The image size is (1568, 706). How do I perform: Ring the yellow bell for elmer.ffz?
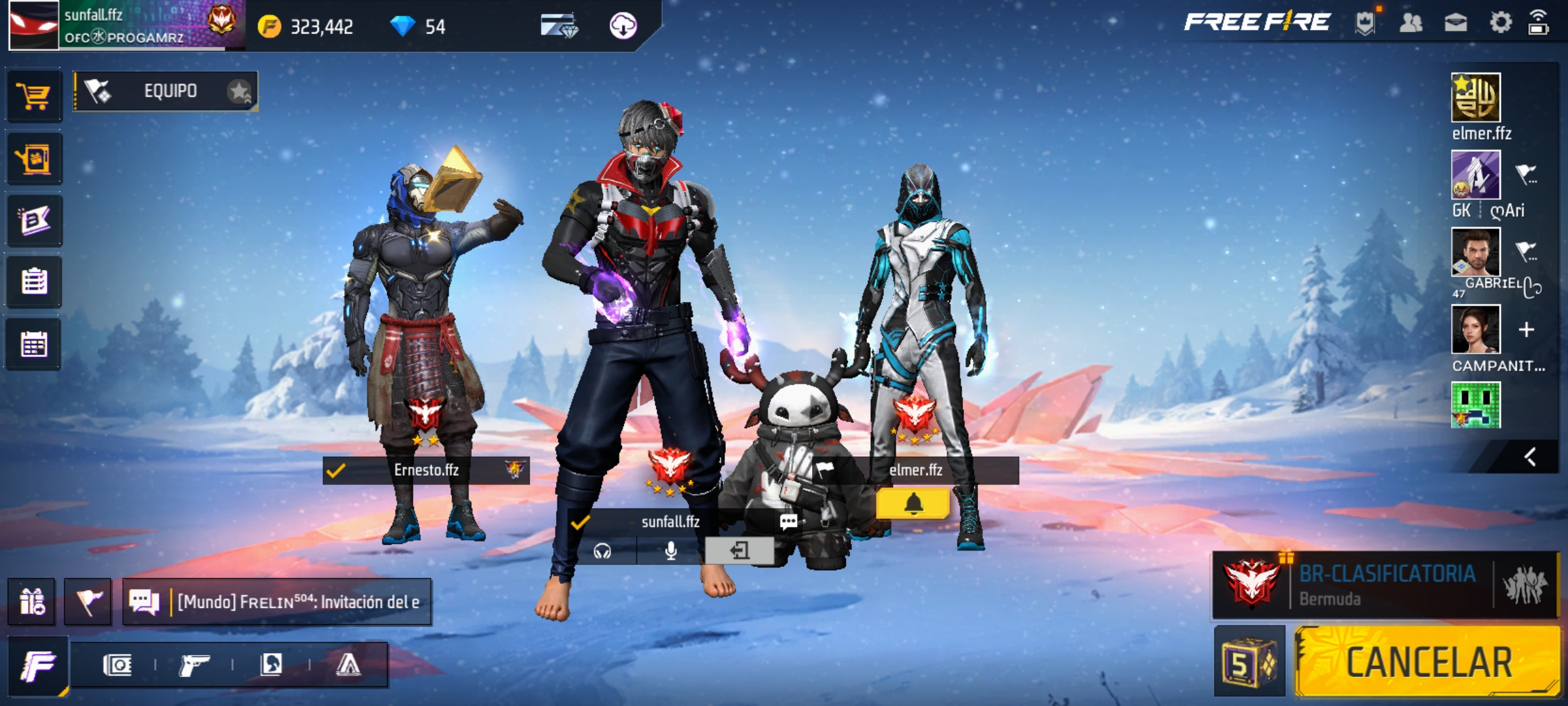(x=913, y=503)
